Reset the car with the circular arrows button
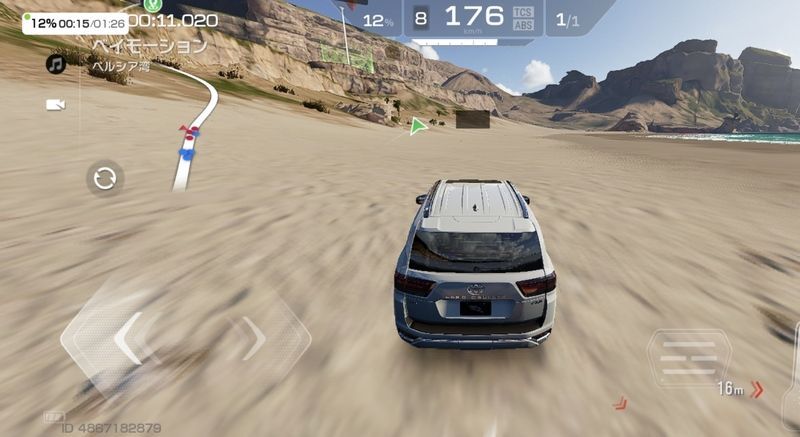800x437 pixels. tap(105, 179)
